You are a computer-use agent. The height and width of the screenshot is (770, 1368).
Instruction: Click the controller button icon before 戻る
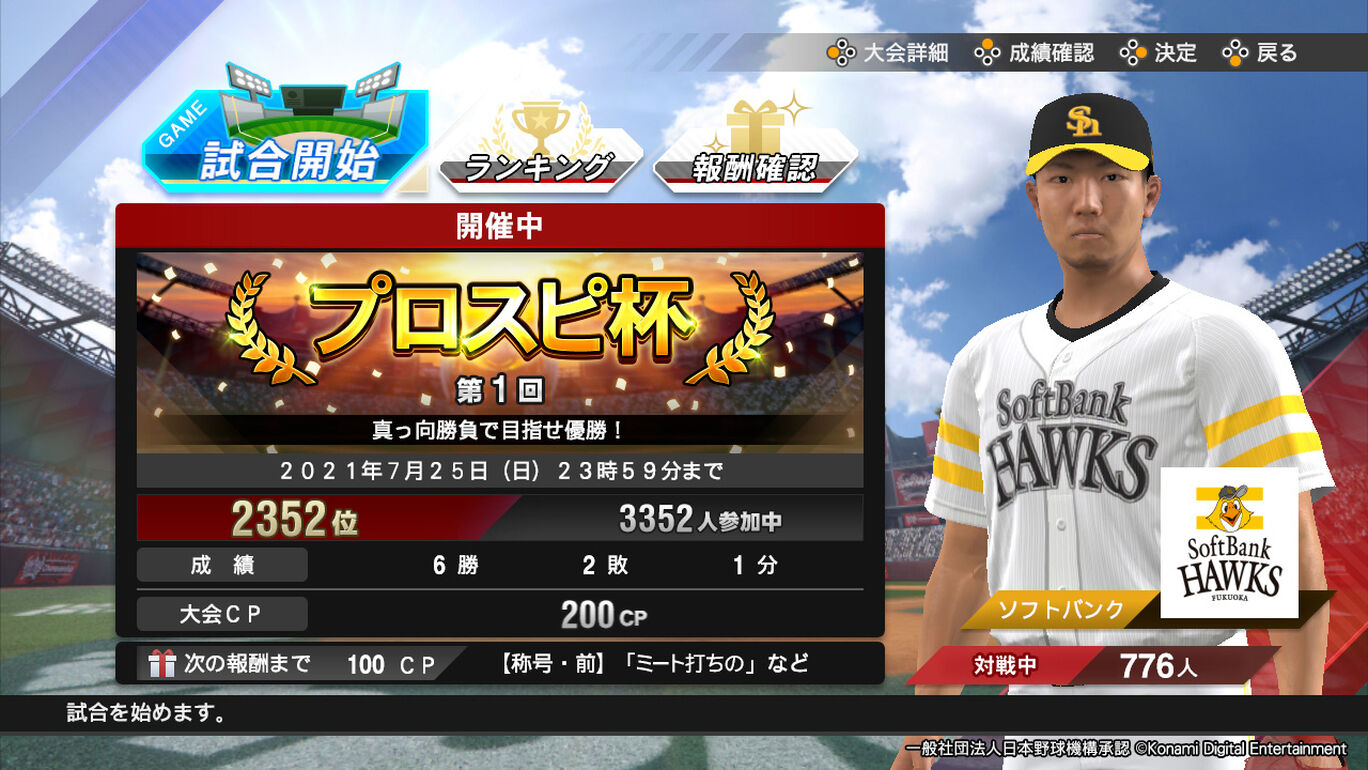(x=1233, y=52)
